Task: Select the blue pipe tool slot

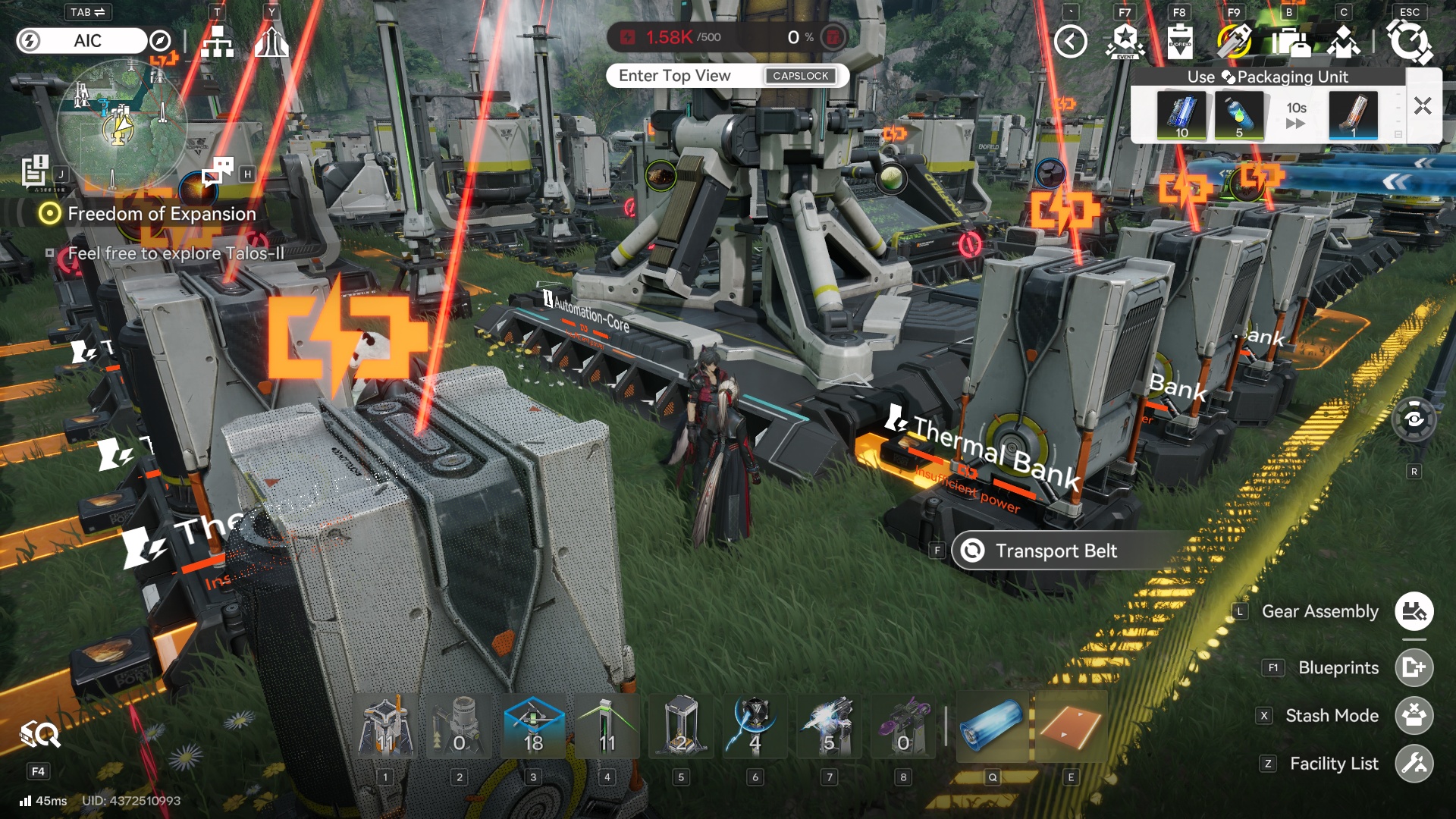Action: (993, 726)
